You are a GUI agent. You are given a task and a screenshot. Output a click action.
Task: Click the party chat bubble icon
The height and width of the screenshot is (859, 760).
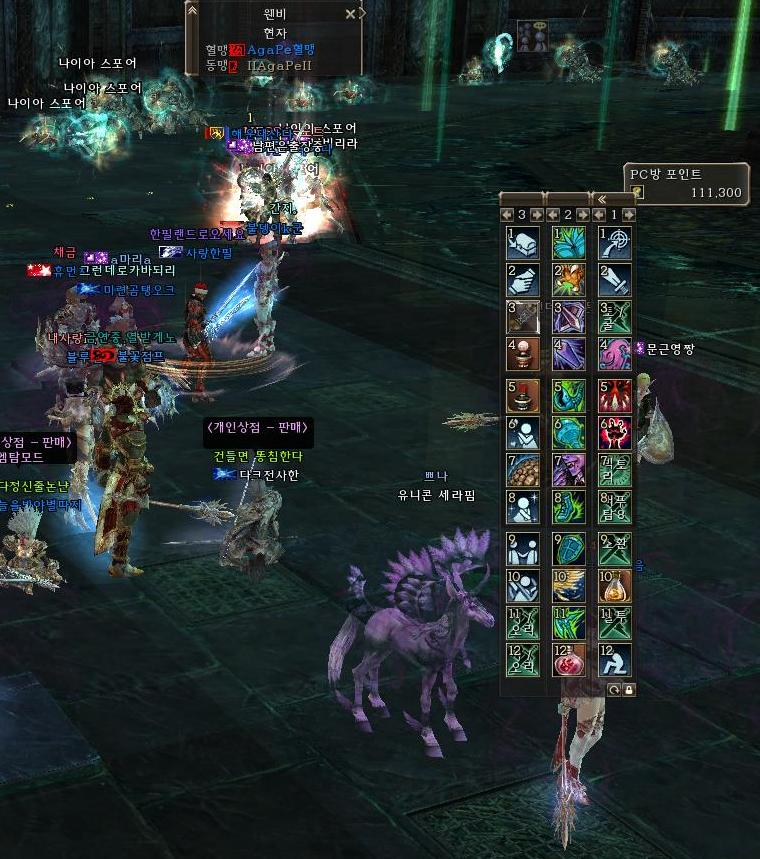[x=532, y=36]
